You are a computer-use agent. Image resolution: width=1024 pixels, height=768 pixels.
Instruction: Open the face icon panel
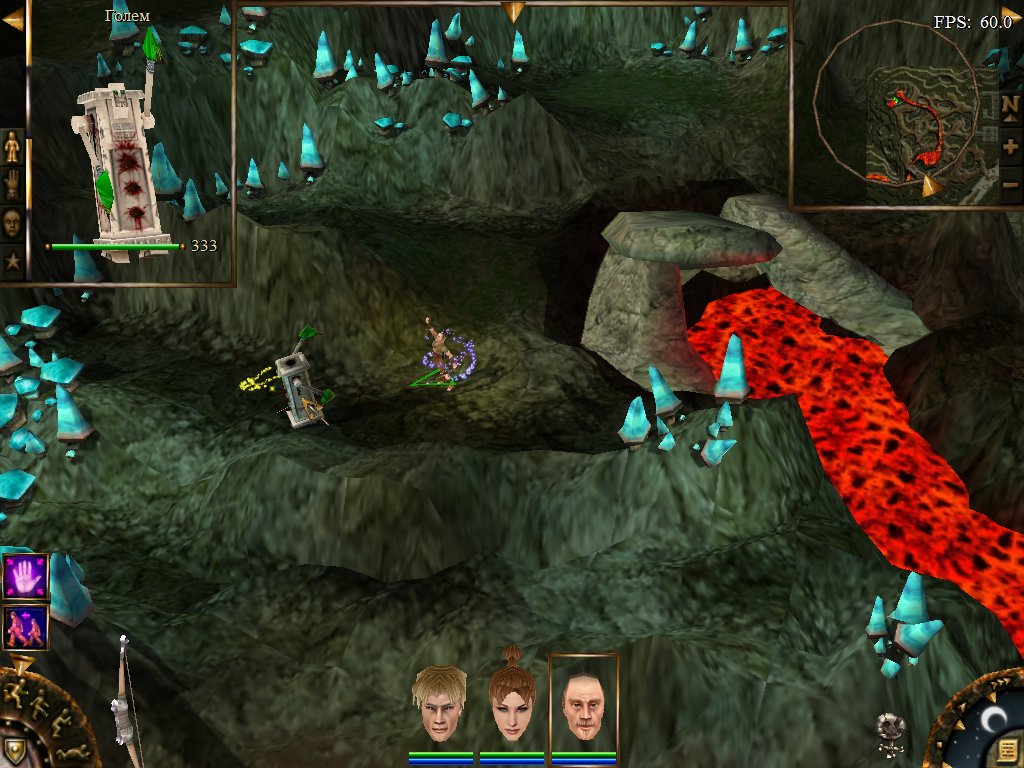pos(12,223)
